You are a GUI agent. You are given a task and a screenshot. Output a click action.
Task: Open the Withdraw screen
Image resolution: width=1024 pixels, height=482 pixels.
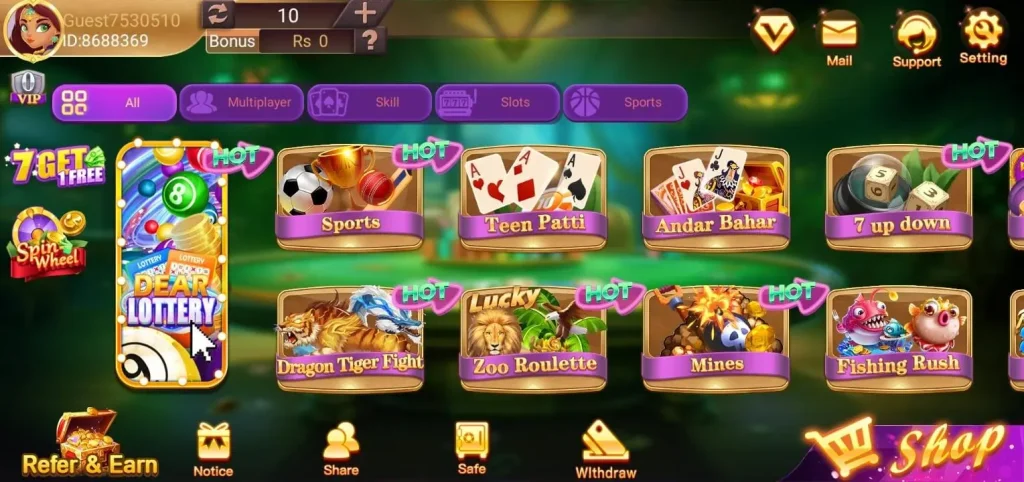(x=605, y=448)
